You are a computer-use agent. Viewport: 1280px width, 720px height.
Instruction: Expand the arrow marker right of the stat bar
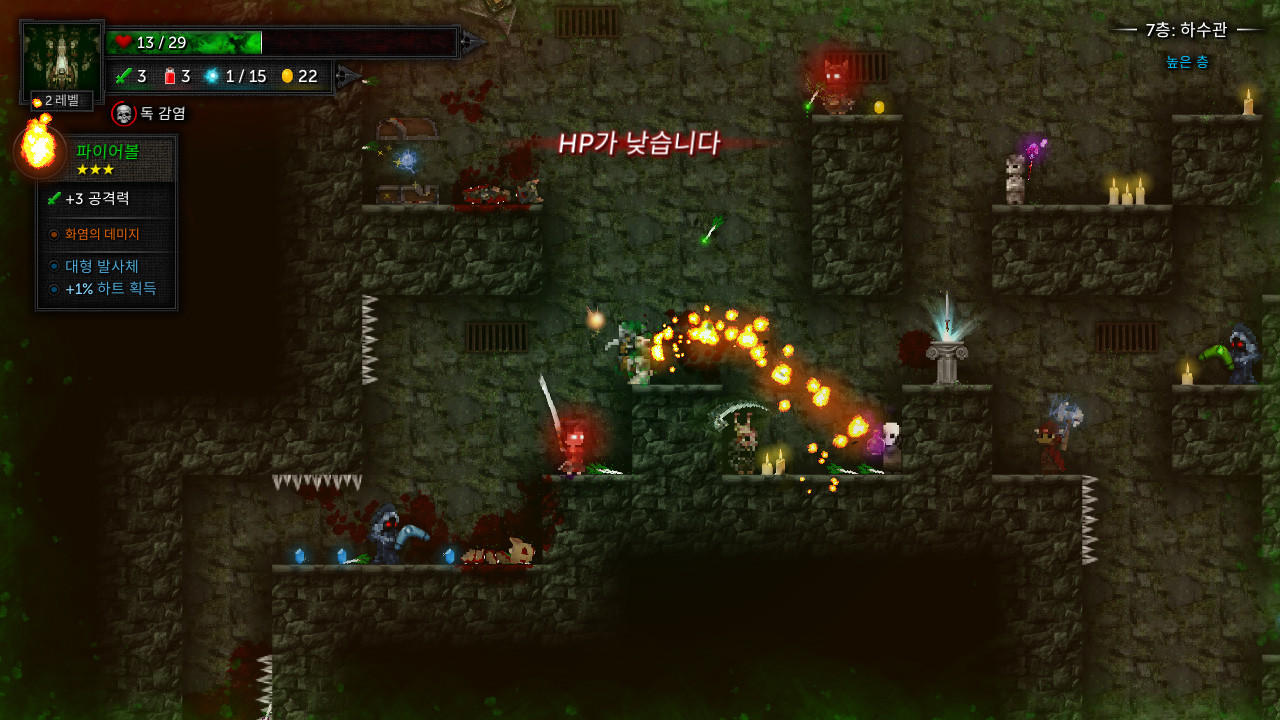(346, 73)
